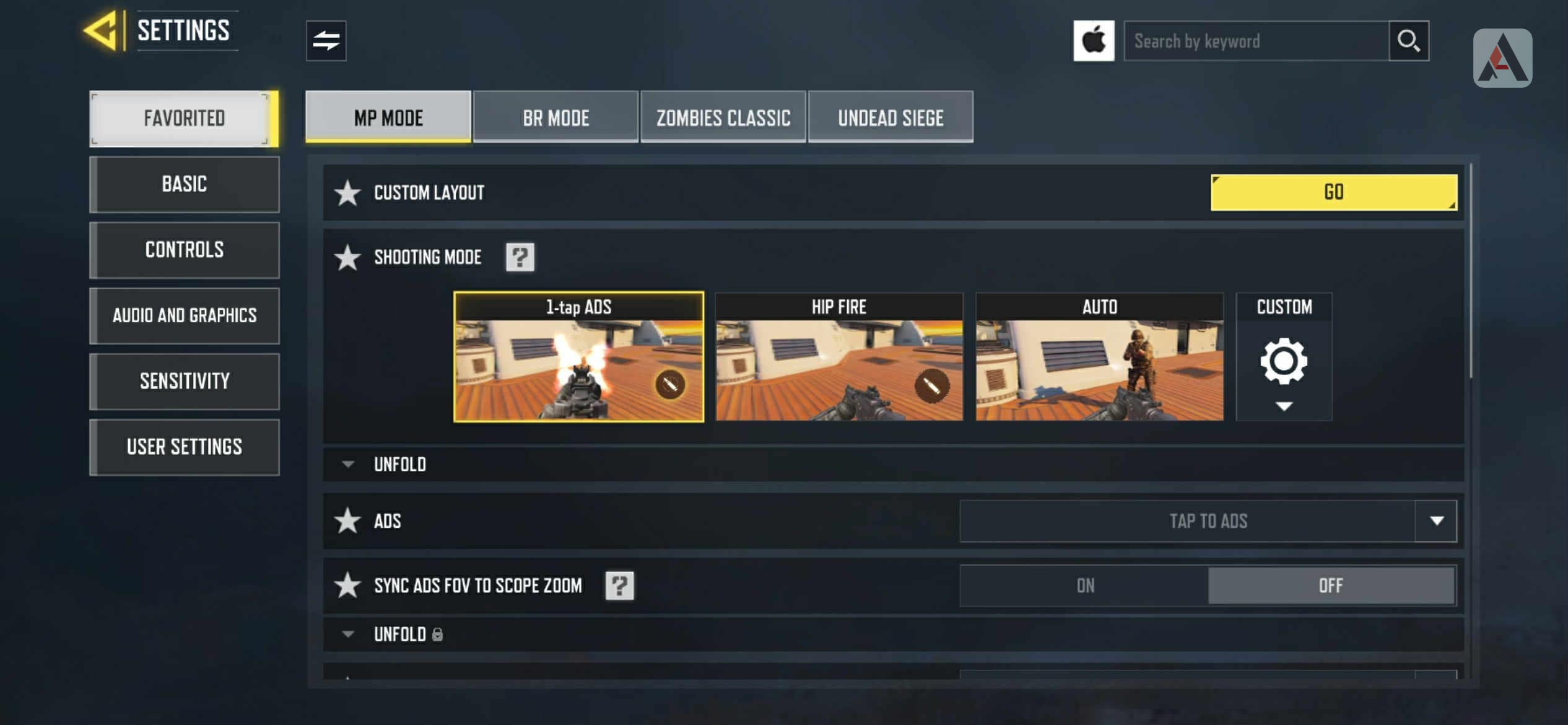Viewport: 1568px width, 725px height.
Task: Click the GO button for Custom Layout
Action: [1333, 192]
